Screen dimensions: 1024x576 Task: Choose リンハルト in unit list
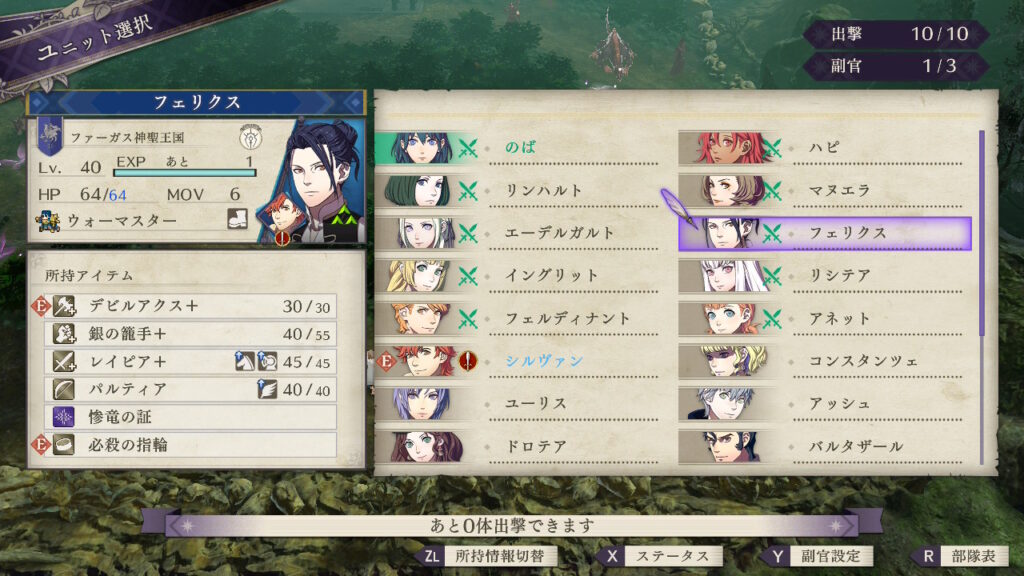point(520,191)
